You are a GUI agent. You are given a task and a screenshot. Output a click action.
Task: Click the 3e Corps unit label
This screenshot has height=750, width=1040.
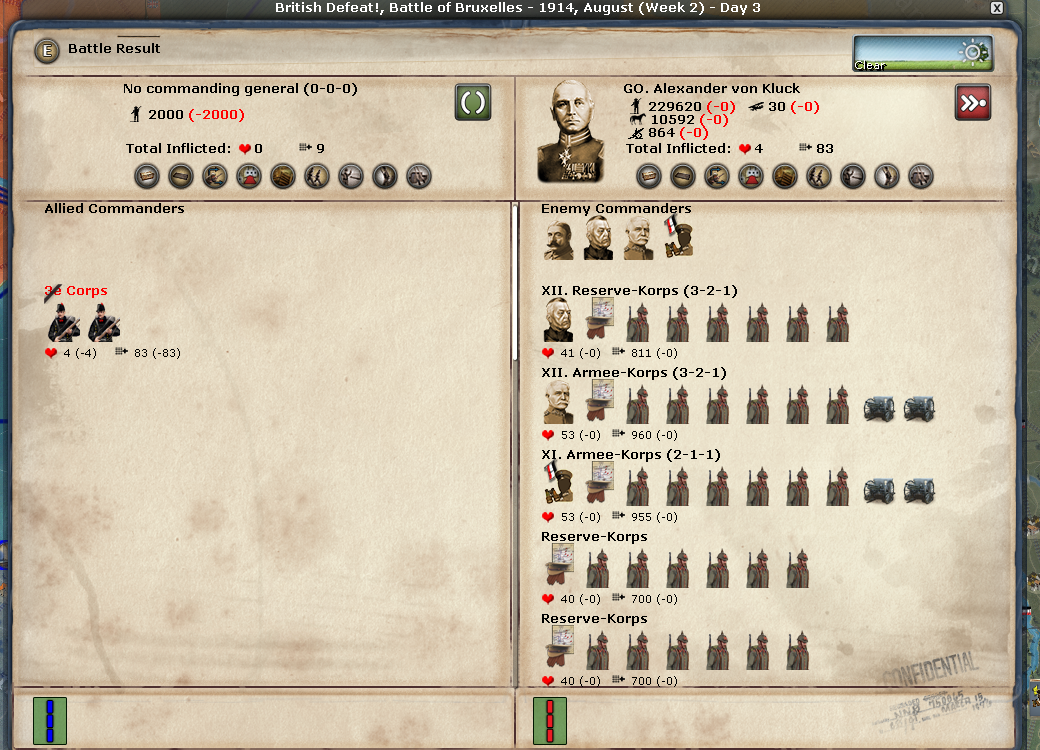pos(76,291)
